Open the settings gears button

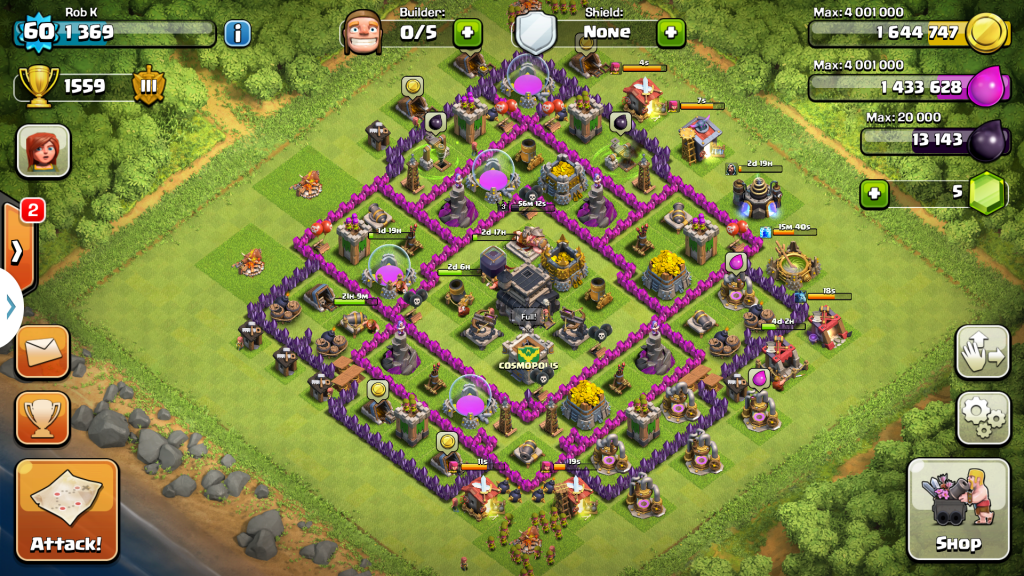coord(983,418)
